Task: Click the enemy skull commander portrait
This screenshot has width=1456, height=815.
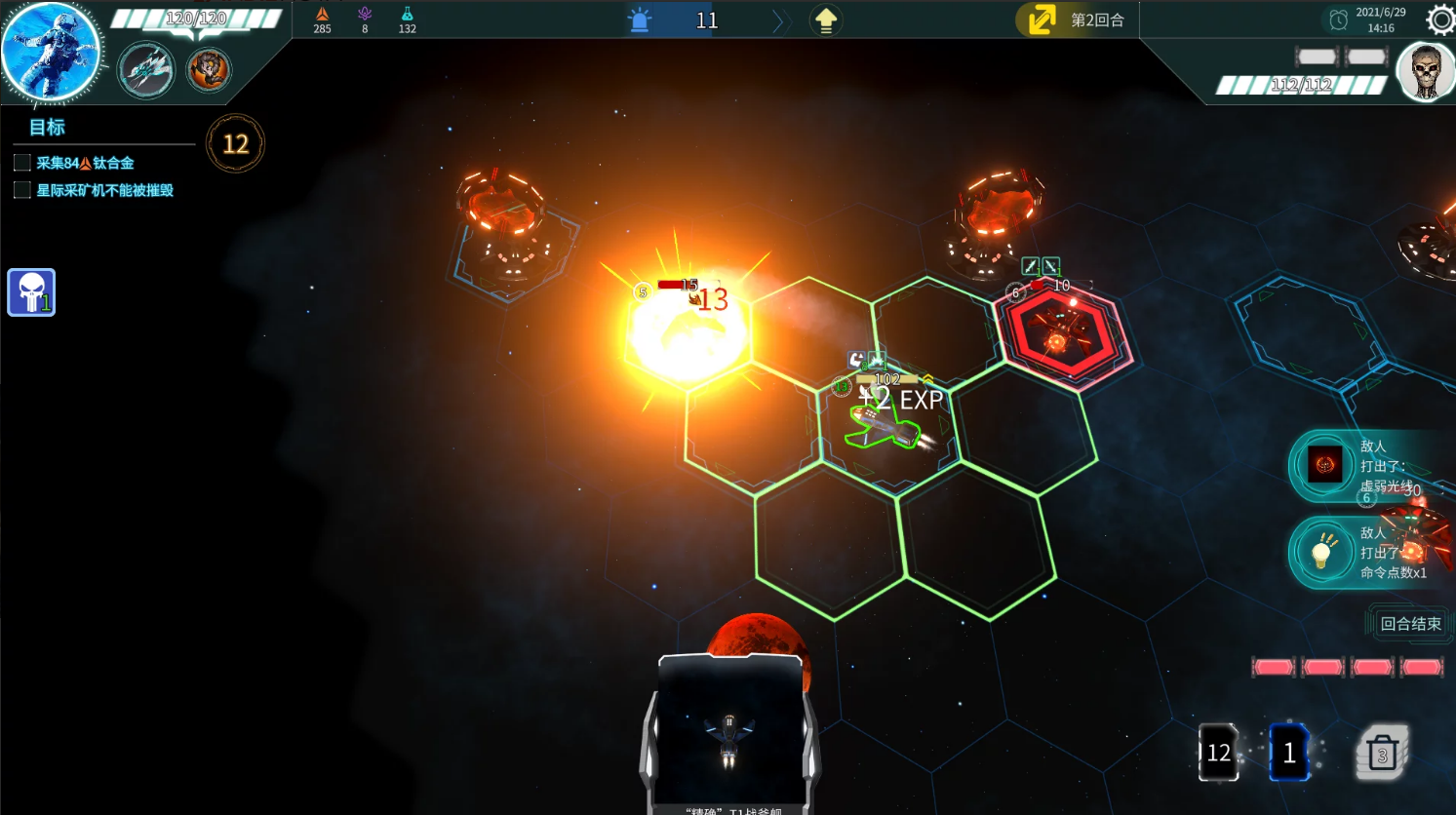Action: [x=1426, y=72]
